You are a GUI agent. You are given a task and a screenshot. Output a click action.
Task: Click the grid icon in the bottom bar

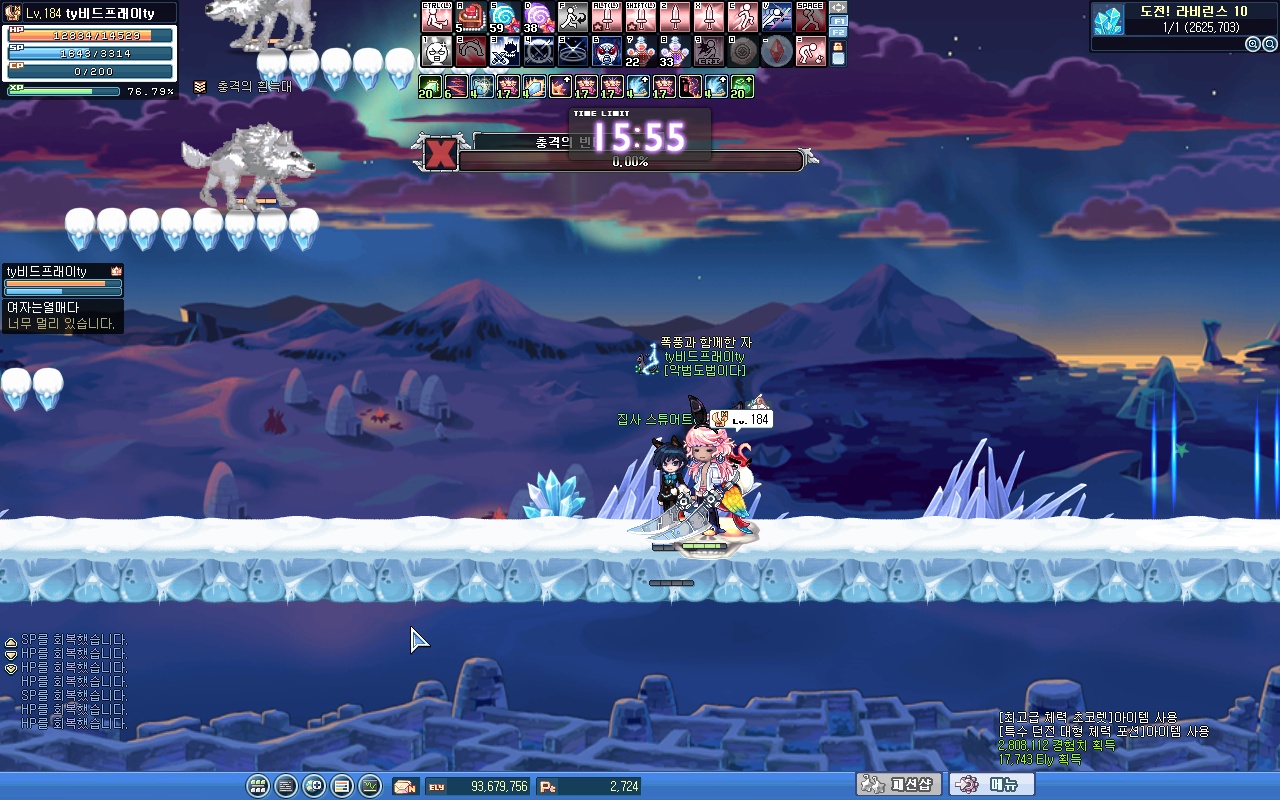258,786
